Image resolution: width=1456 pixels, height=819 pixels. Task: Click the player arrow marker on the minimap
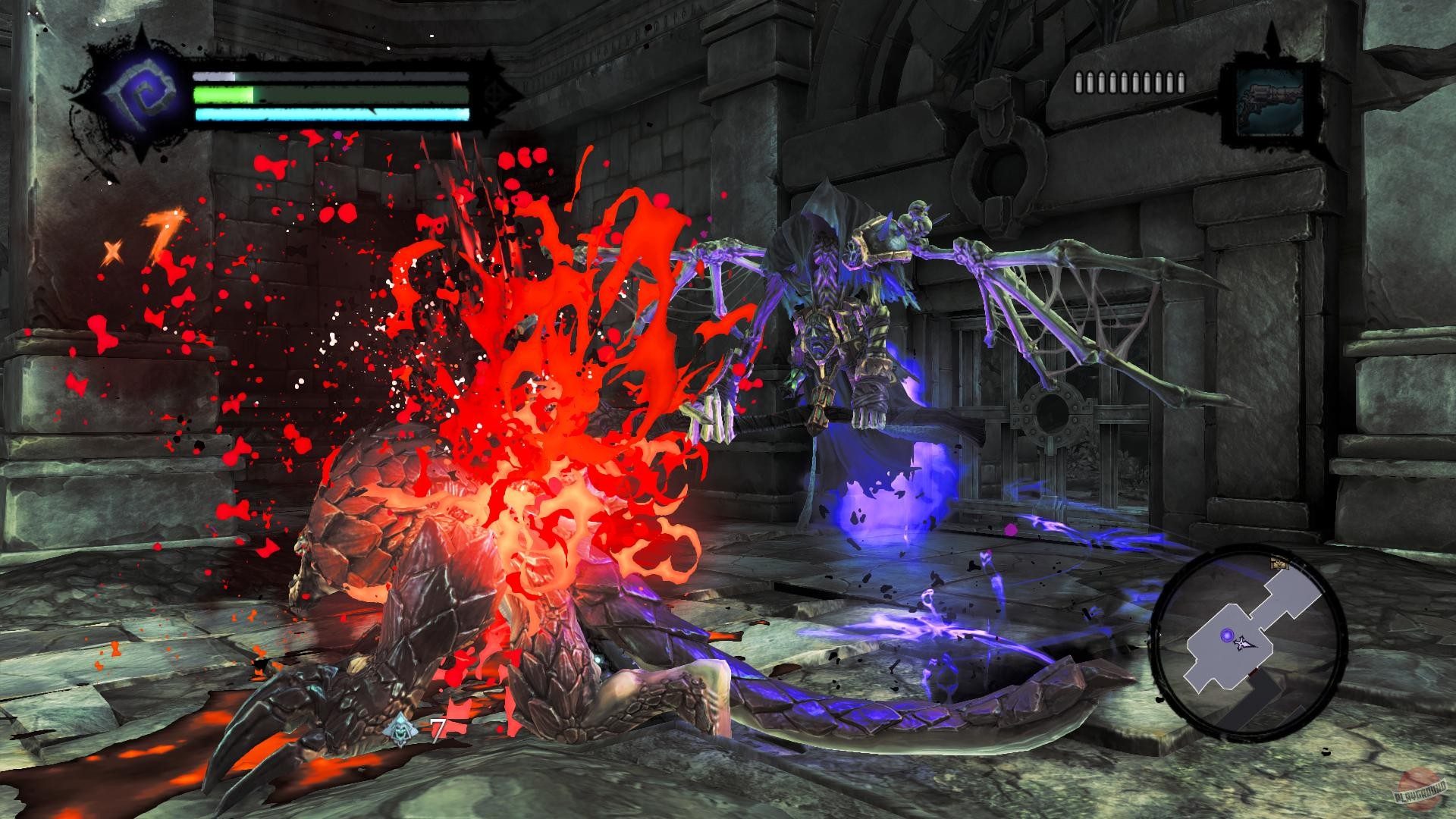(1244, 645)
